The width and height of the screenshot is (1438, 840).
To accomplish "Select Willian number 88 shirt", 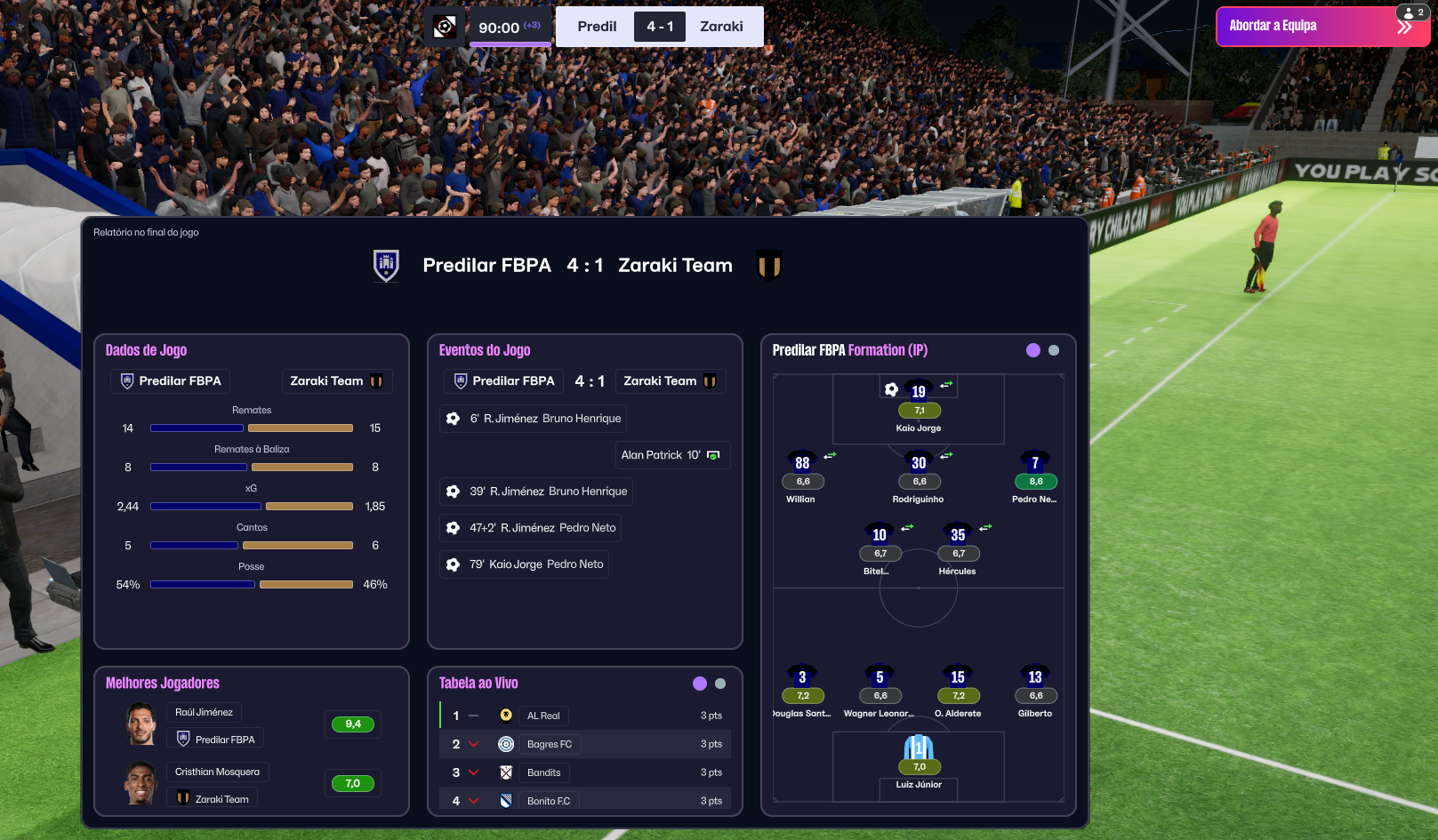I will click(x=802, y=463).
